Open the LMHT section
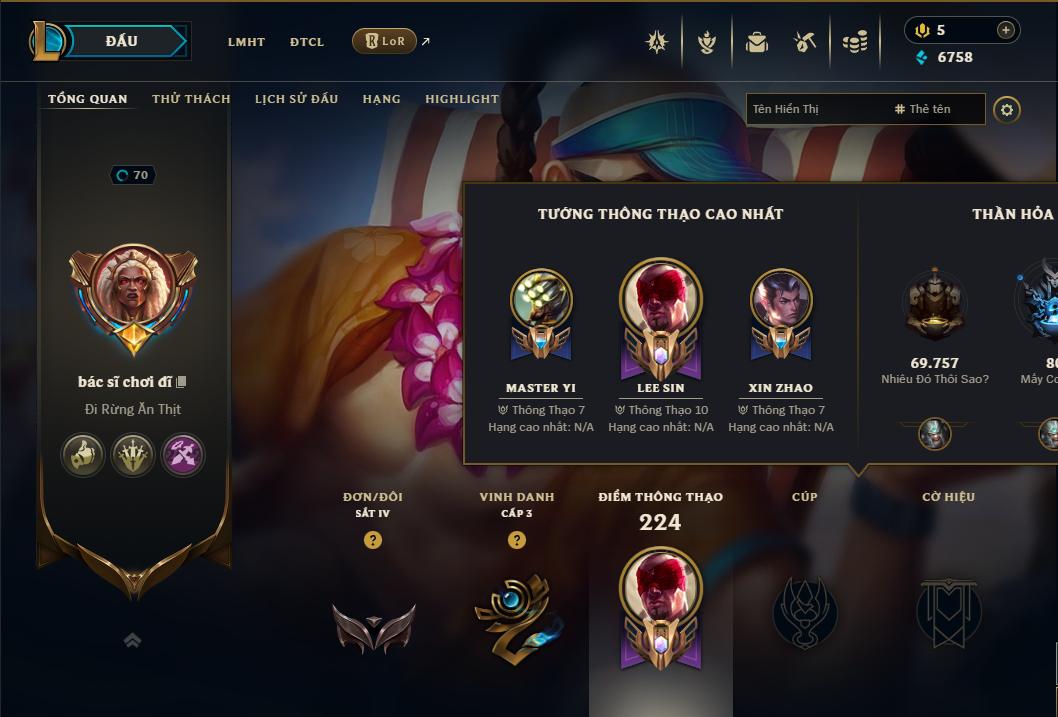 pyautogui.click(x=246, y=42)
